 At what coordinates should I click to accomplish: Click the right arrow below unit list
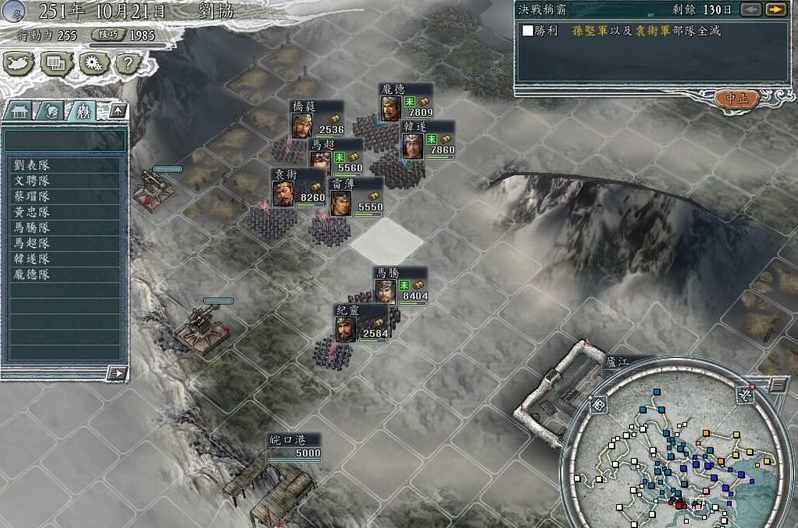pos(117,373)
